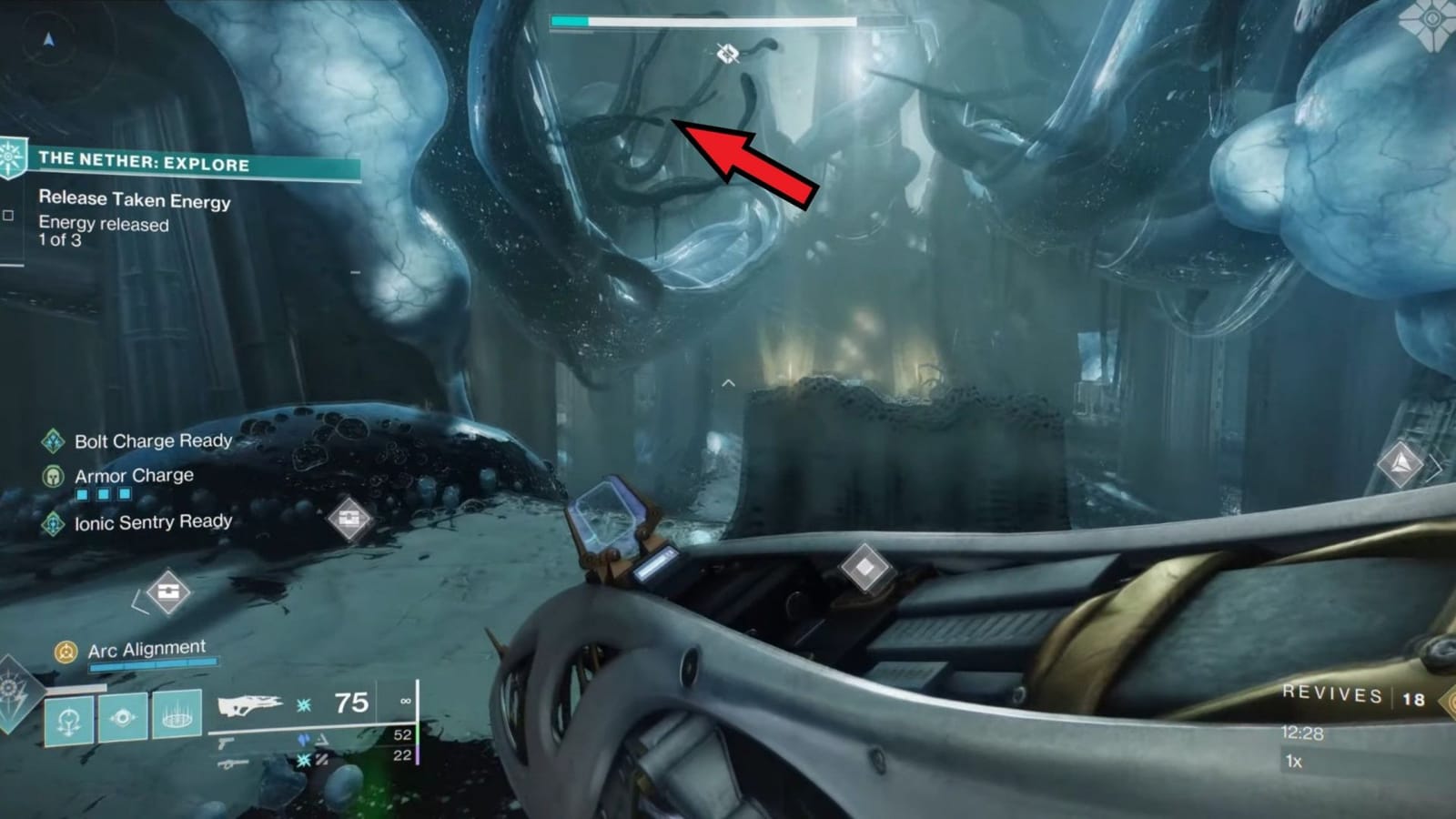The height and width of the screenshot is (819, 1456).
Task: Toggle the Taken energy marker above the tendrils
Action: 726,53
